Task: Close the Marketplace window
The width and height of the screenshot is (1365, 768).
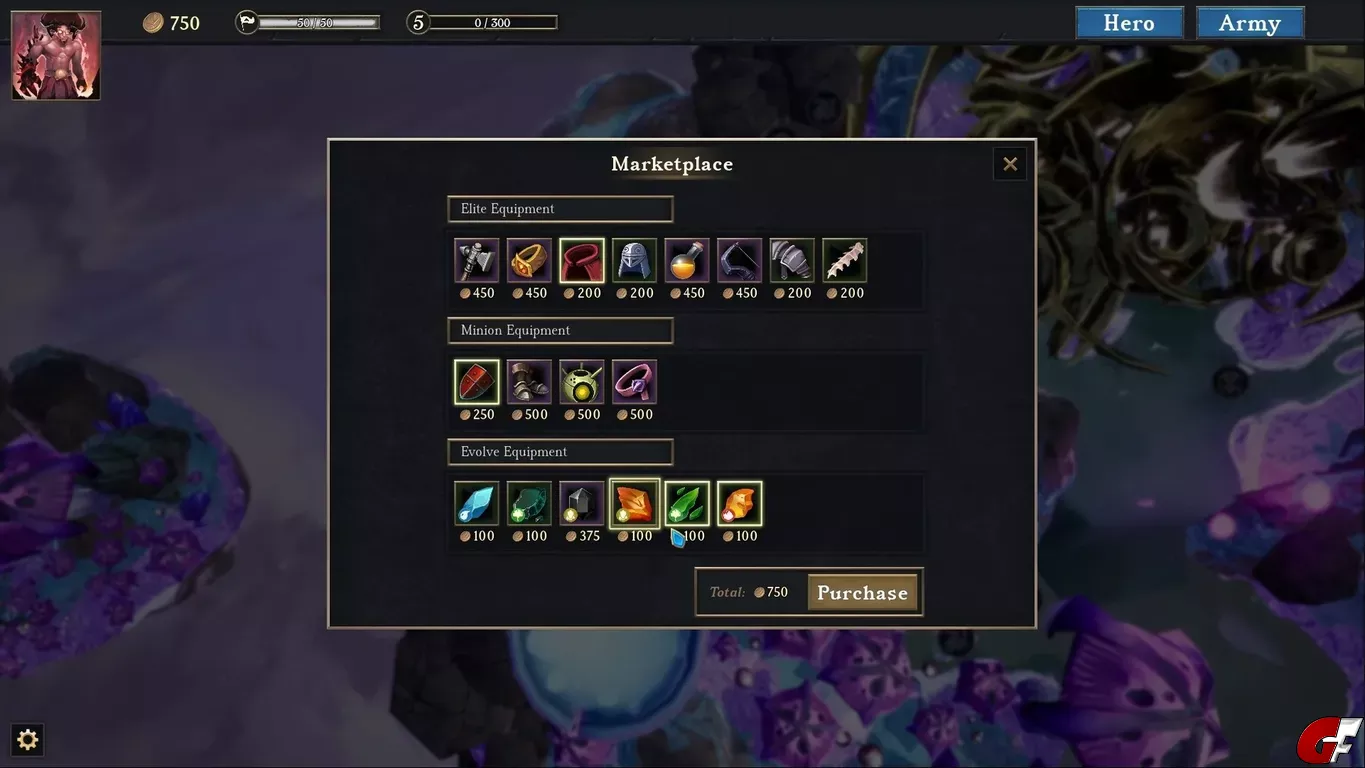Action: [x=1010, y=164]
